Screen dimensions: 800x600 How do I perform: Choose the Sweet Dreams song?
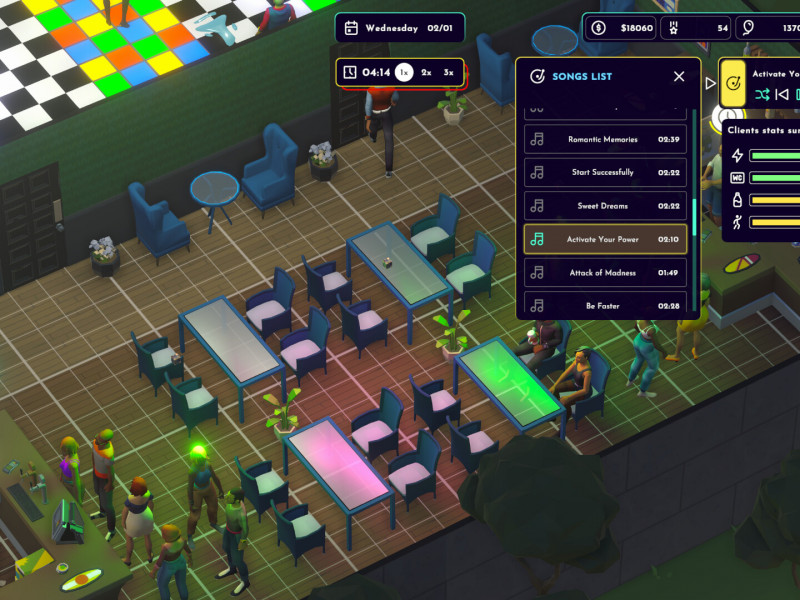click(x=605, y=206)
